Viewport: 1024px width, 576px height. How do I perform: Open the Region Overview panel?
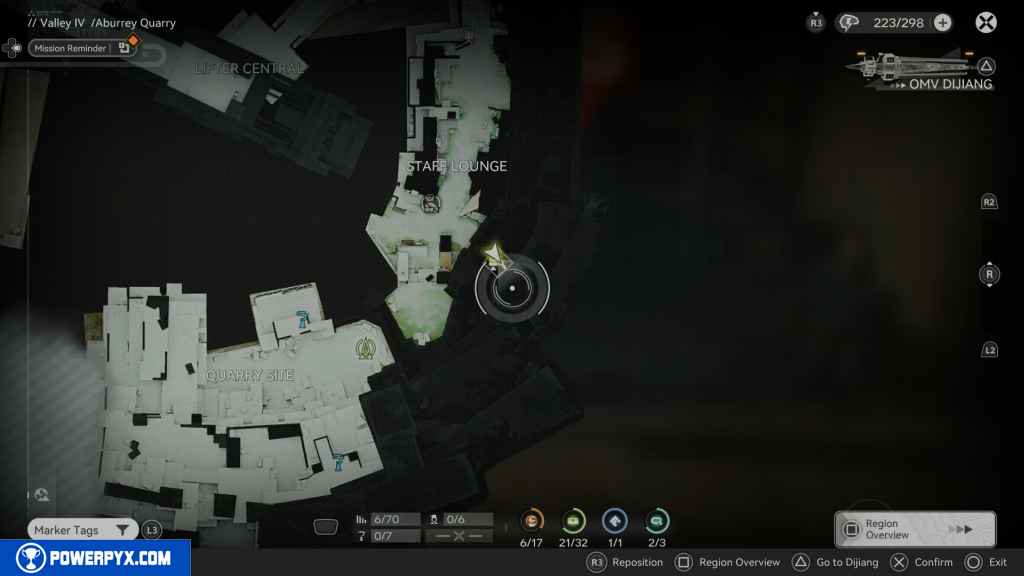point(915,529)
